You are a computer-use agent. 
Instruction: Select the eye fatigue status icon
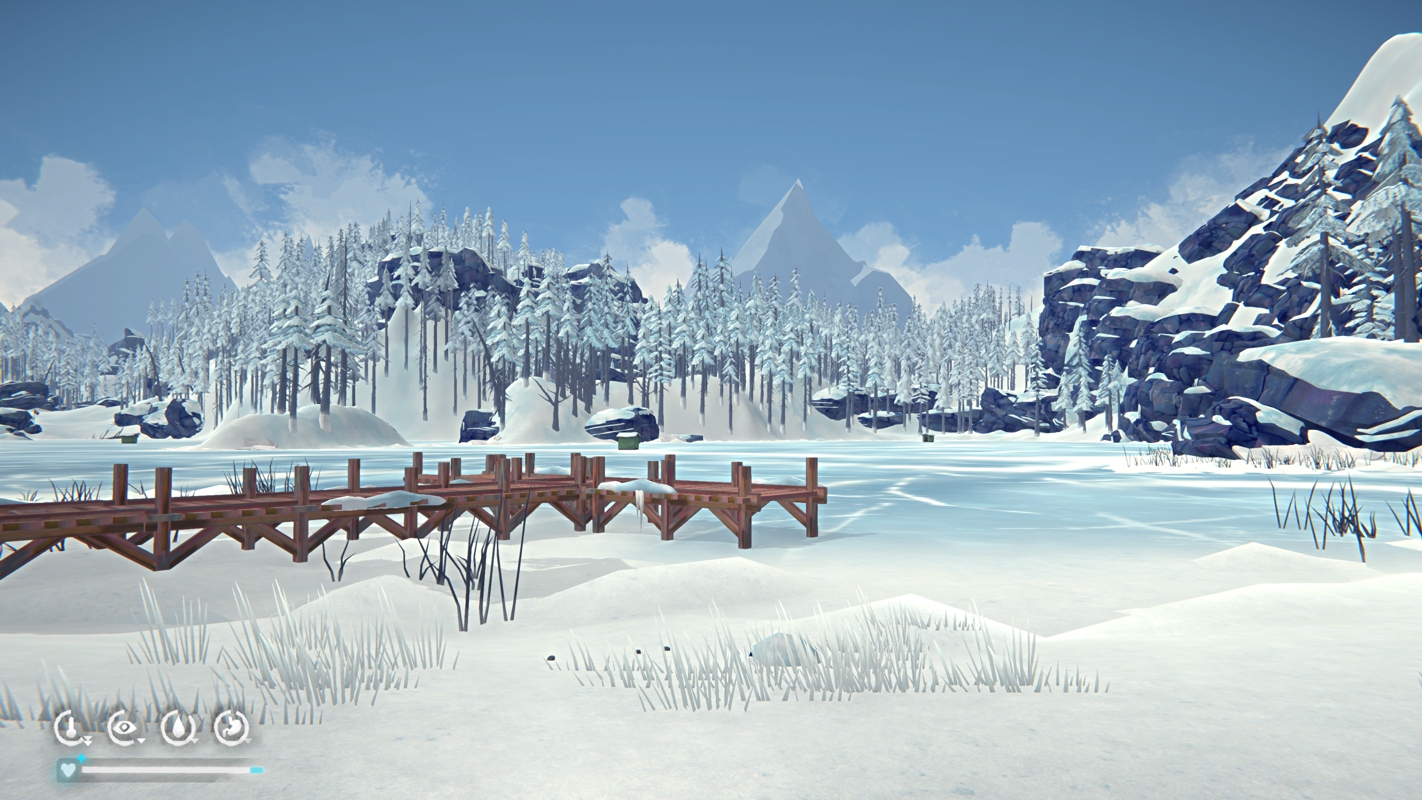click(x=123, y=727)
